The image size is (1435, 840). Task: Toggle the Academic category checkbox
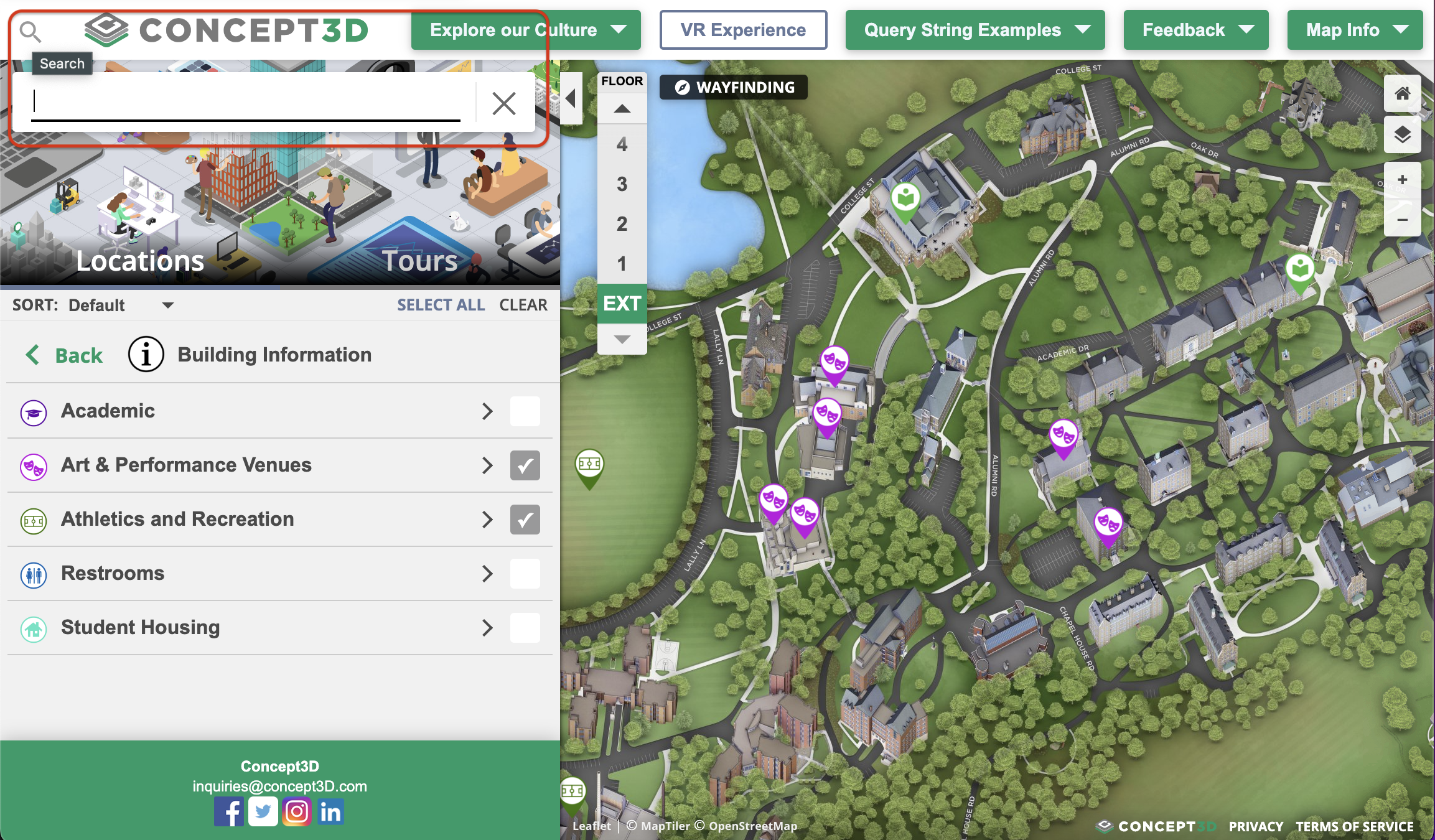point(525,411)
